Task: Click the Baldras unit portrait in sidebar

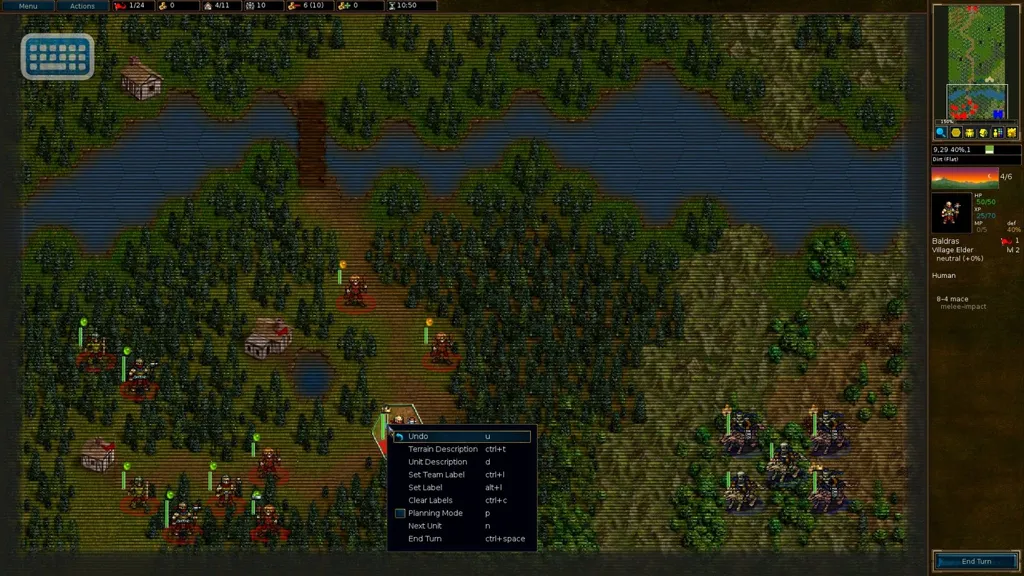Action: [950, 213]
